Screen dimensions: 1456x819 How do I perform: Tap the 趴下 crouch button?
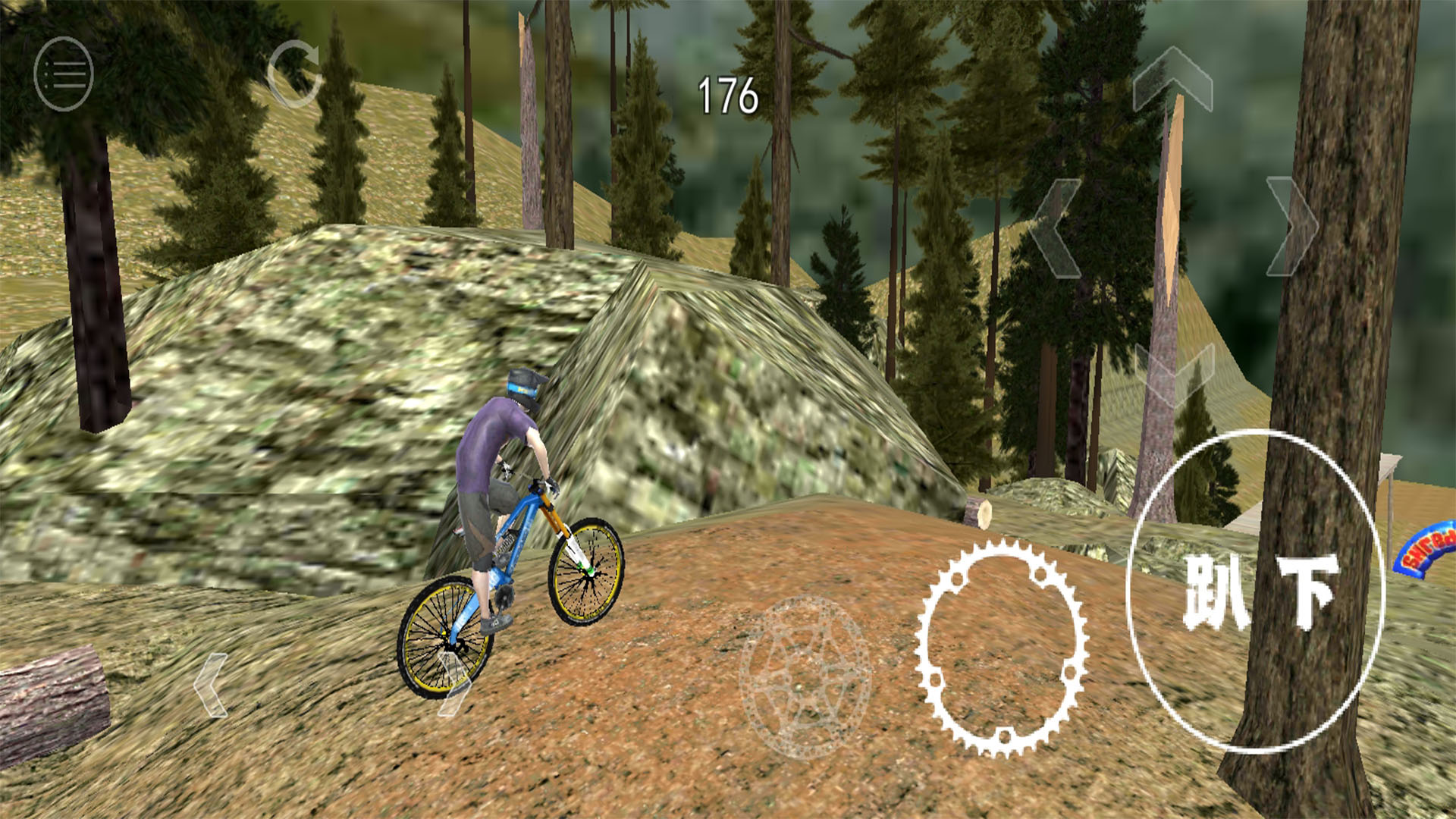click(x=1257, y=591)
